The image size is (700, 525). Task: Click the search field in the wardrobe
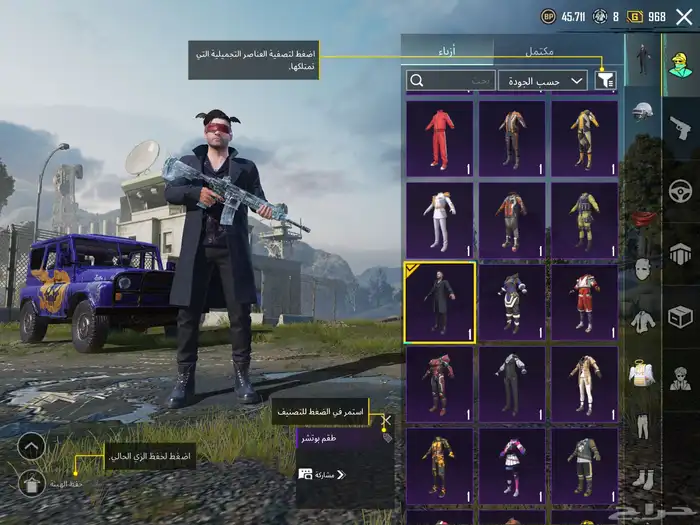[x=451, y=80]
